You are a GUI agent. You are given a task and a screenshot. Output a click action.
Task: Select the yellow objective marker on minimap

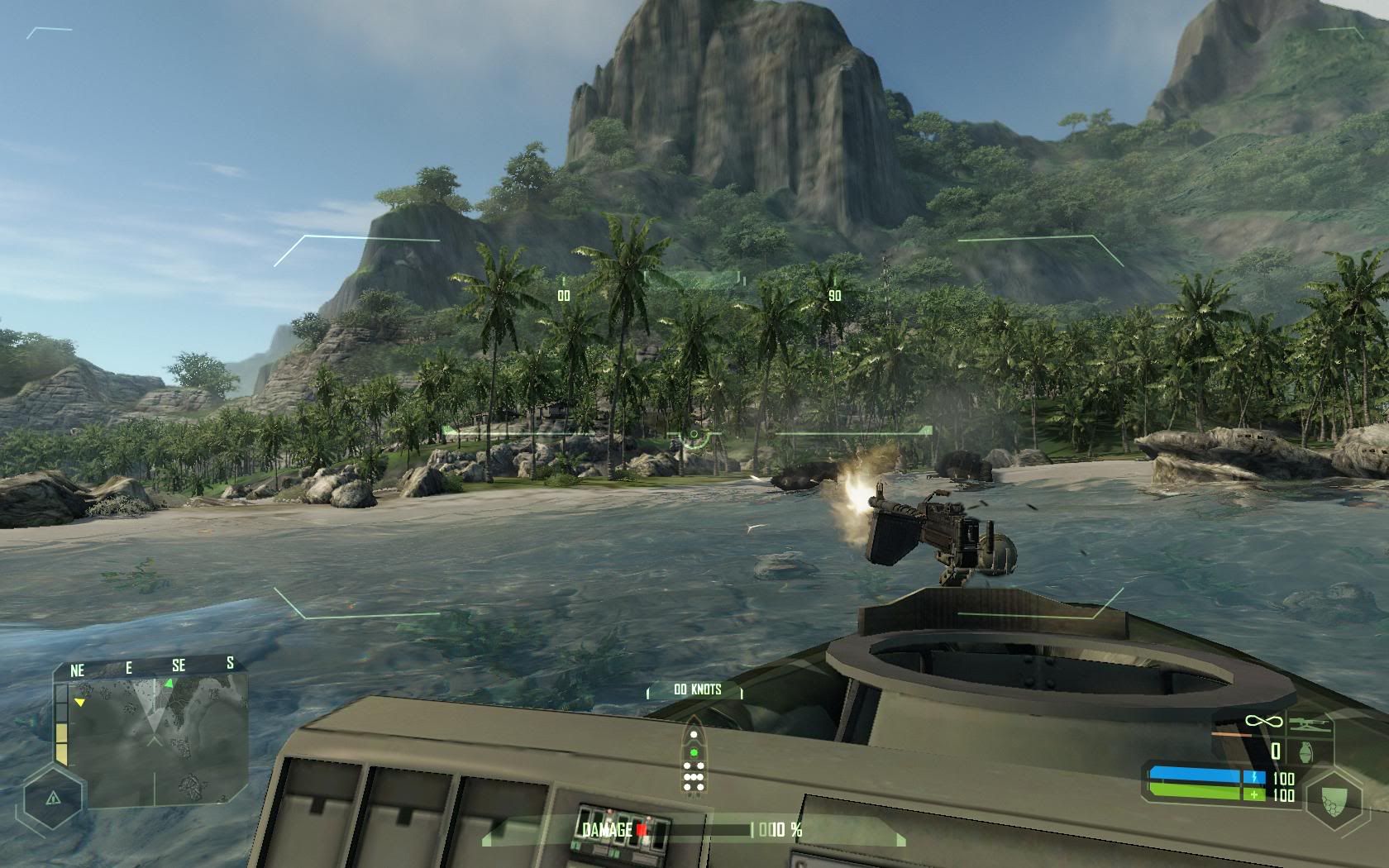pyautogui.click(x=79, y=702)
